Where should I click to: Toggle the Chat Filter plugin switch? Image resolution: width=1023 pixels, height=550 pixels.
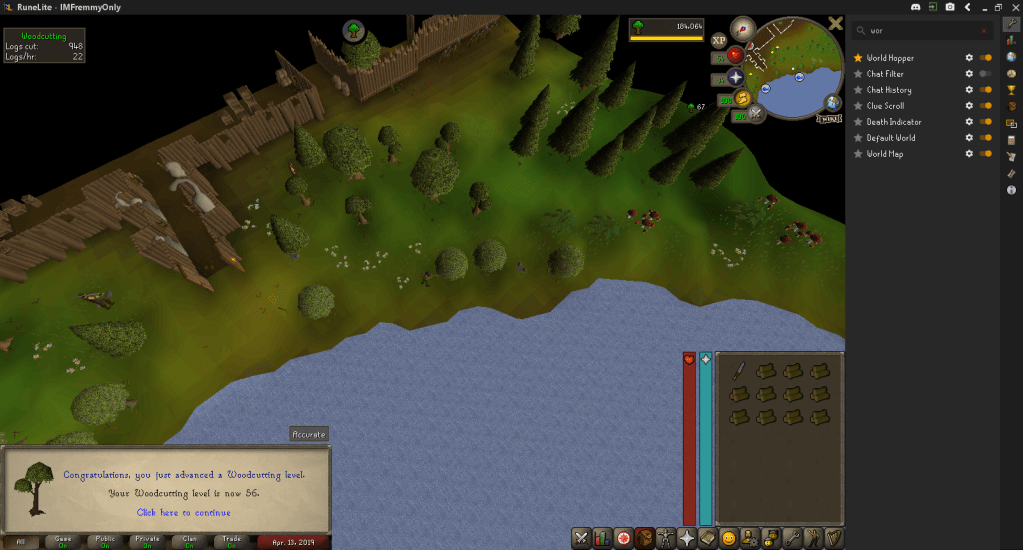[x=985, y=74]
